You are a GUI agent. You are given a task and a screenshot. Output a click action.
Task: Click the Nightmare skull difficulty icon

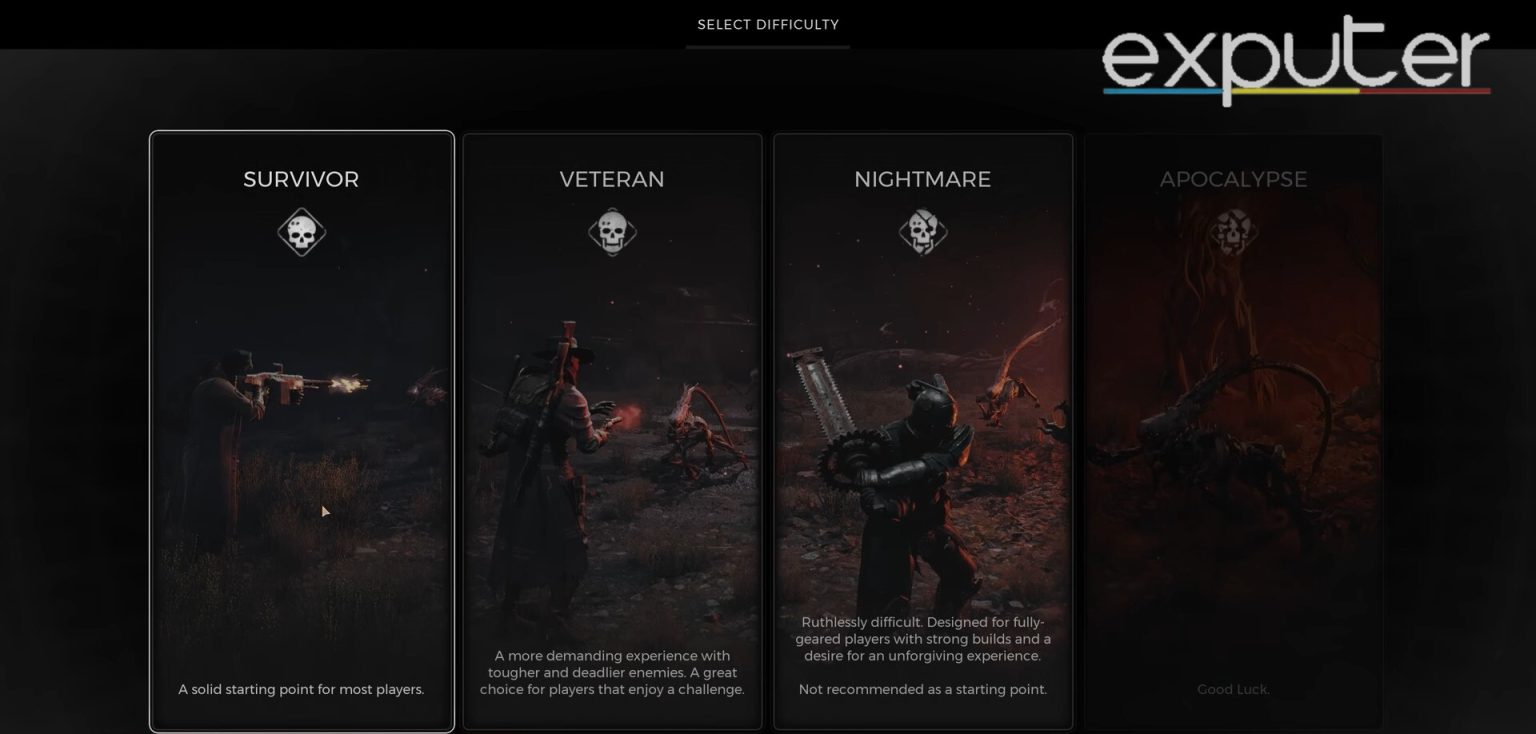pyautogui.click(x=922, y=231)
